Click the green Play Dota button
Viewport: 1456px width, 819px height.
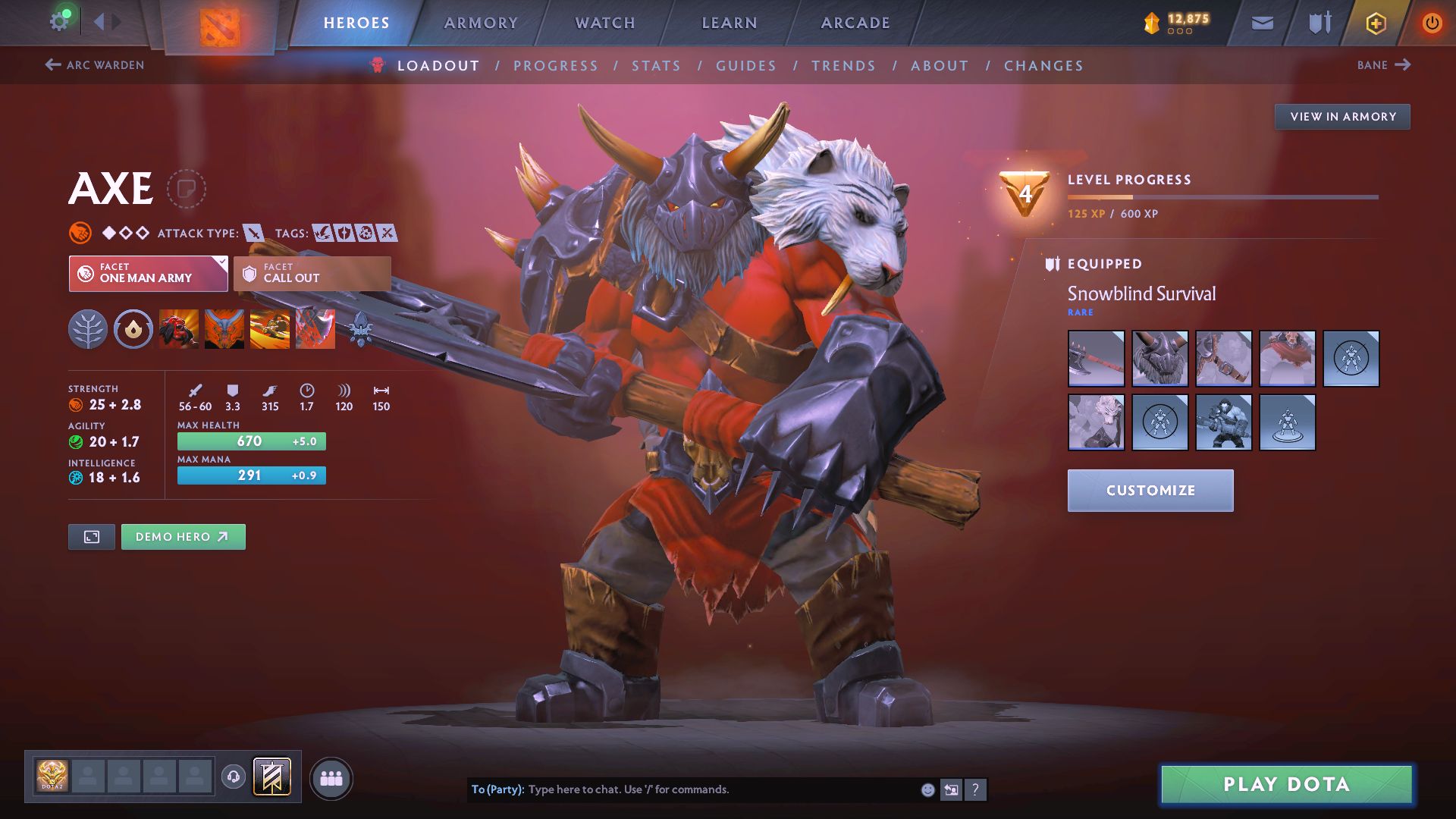pos(1286,784)
